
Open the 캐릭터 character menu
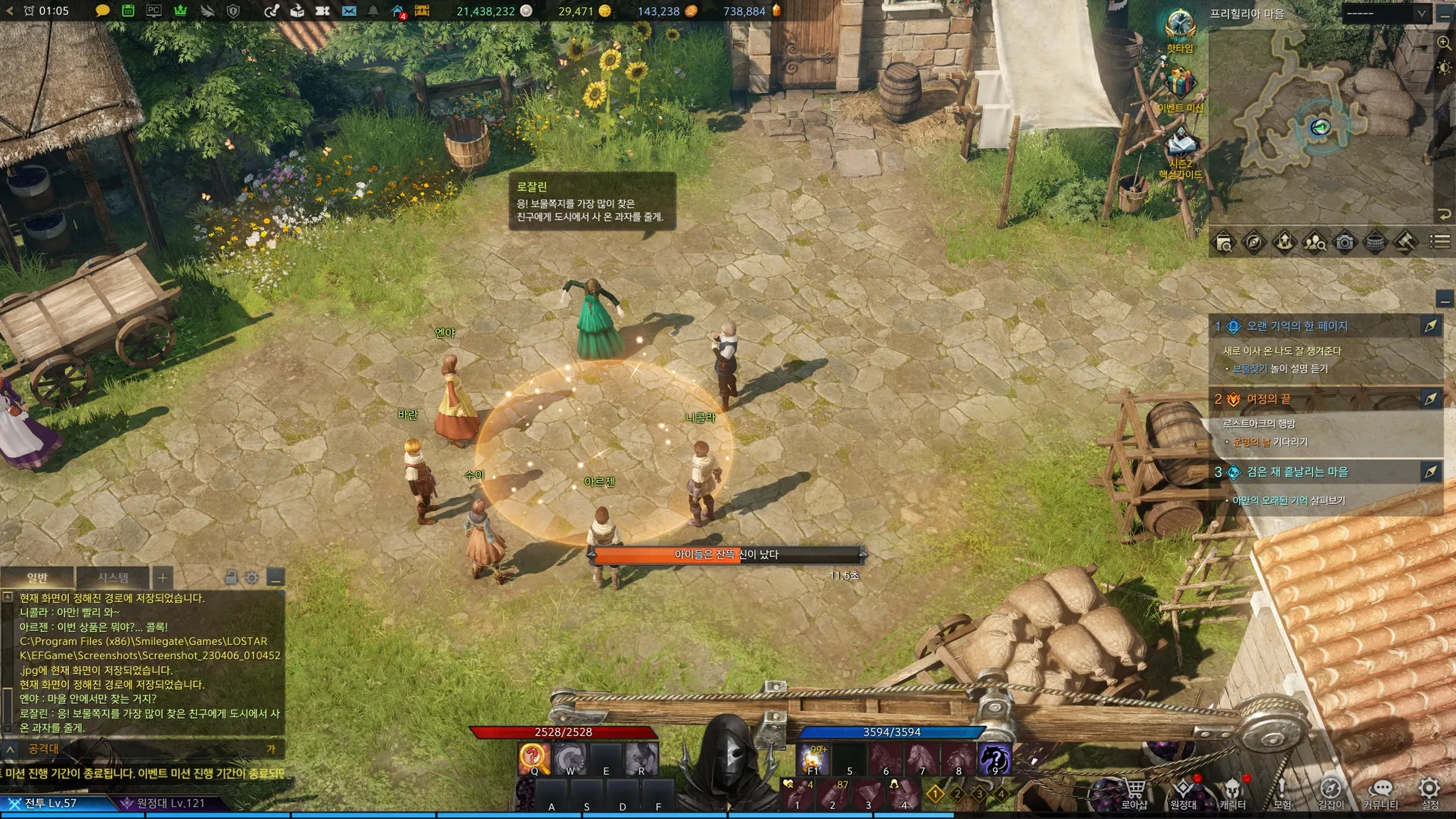pyautogui.click(x=1232, y=792)
